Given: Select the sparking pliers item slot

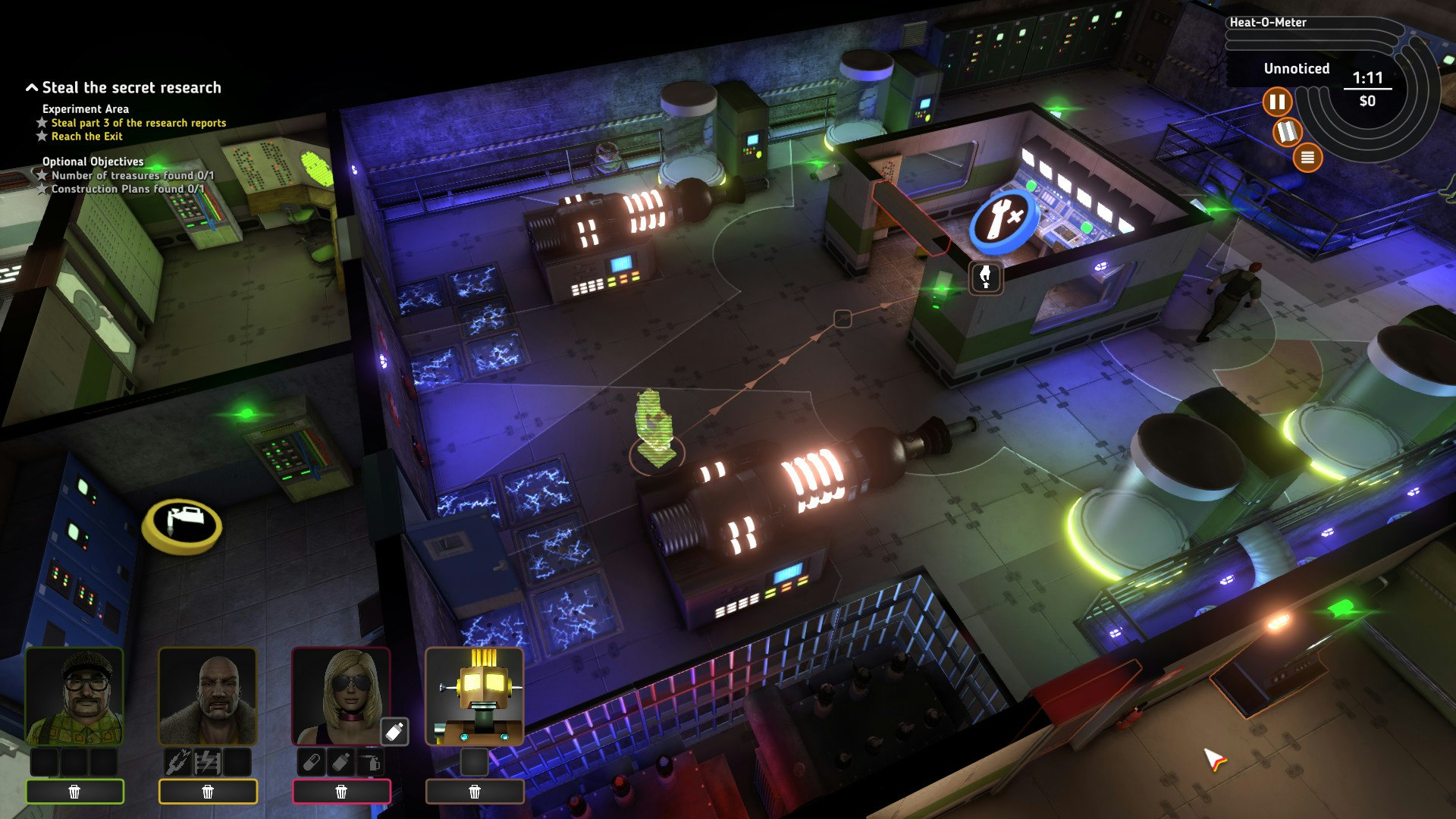Looking at the screenshot, I should pyautogui.click(x=177, y=761).
